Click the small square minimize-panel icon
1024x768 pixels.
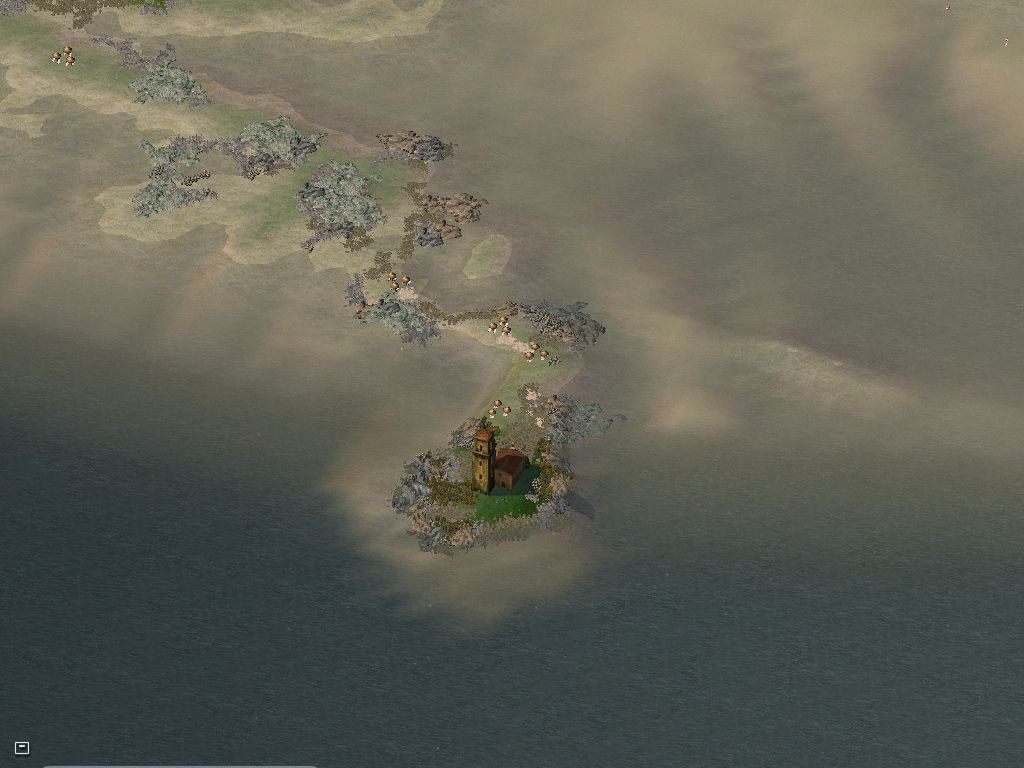pos(22,748)
